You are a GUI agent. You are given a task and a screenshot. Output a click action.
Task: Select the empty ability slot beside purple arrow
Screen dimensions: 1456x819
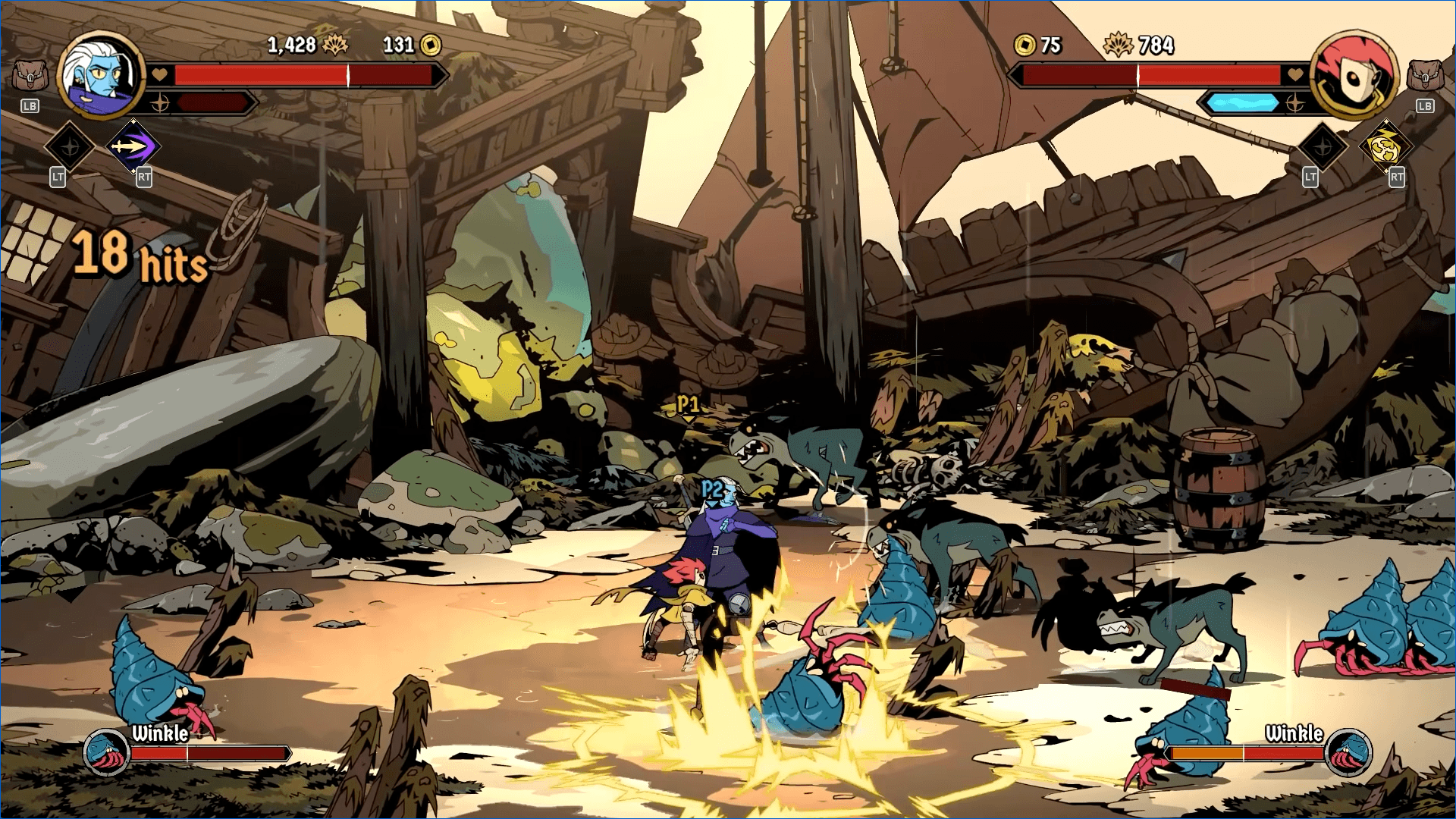(x=70, y=146)
